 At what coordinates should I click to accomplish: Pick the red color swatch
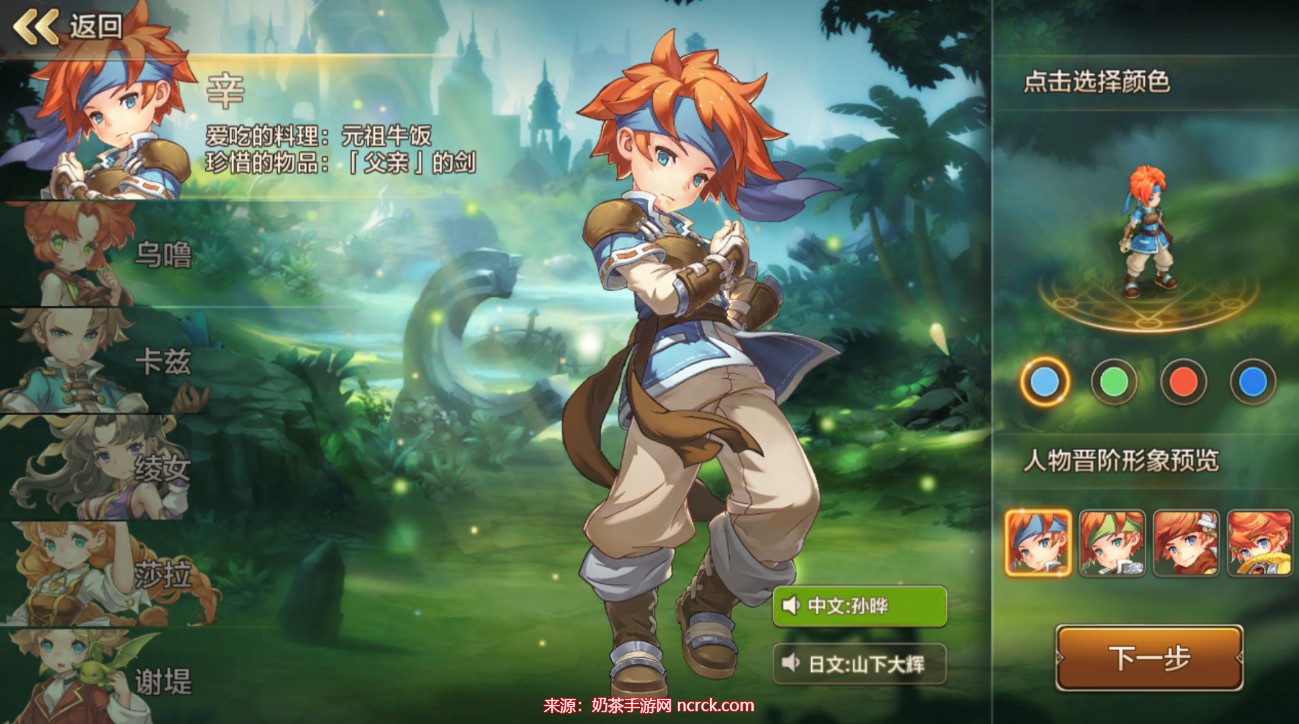[1183, 381]
